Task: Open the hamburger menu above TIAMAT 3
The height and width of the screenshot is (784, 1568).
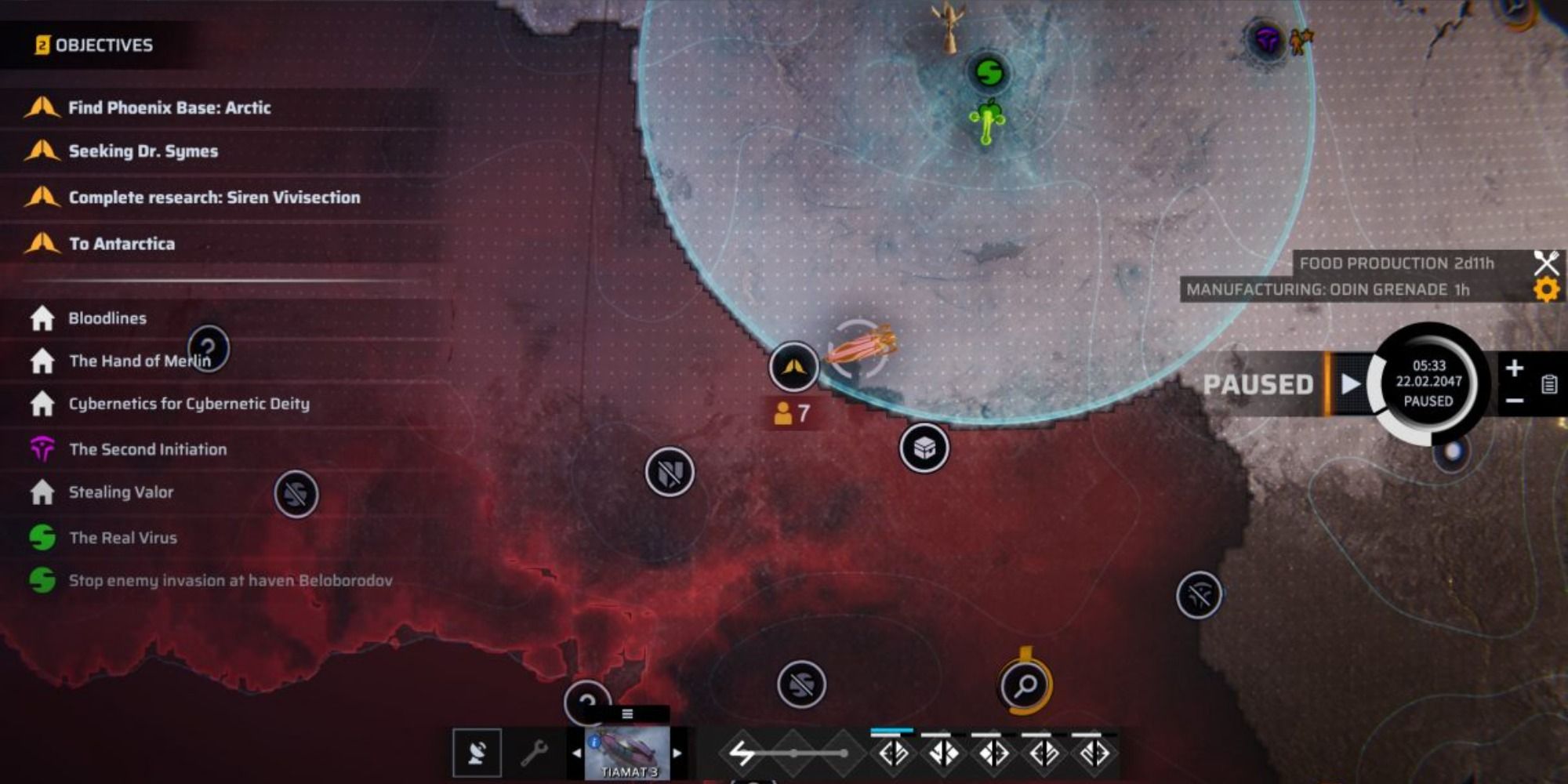Action: [627, 712]
